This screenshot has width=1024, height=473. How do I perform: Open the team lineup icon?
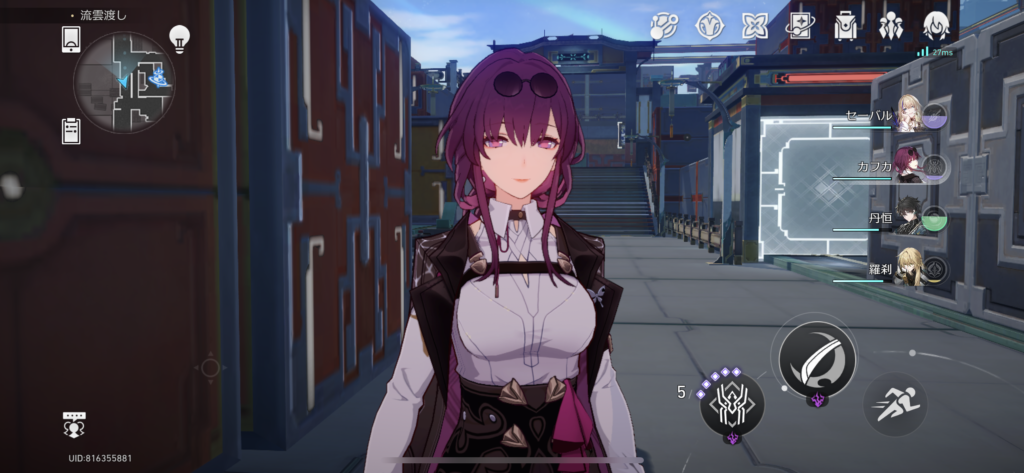[890, 25]
